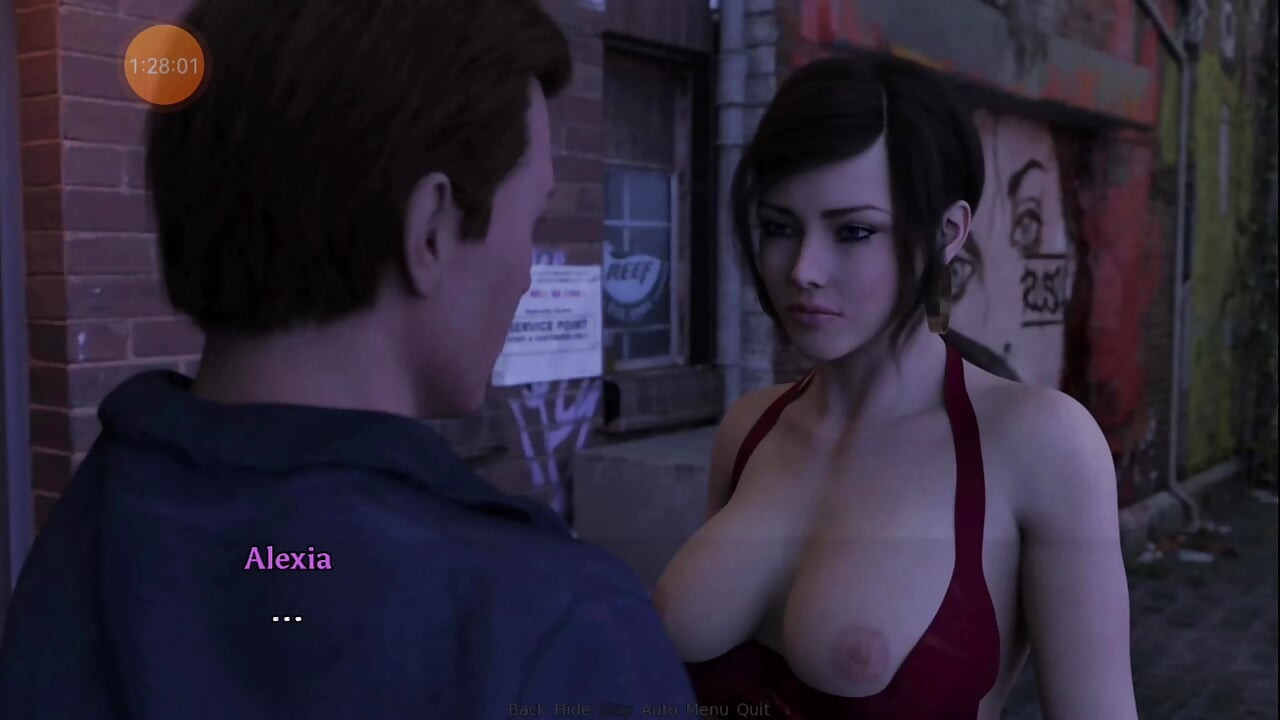Go back using the Back button
The width and height of the screenshot is (1280, 720).
526,709
